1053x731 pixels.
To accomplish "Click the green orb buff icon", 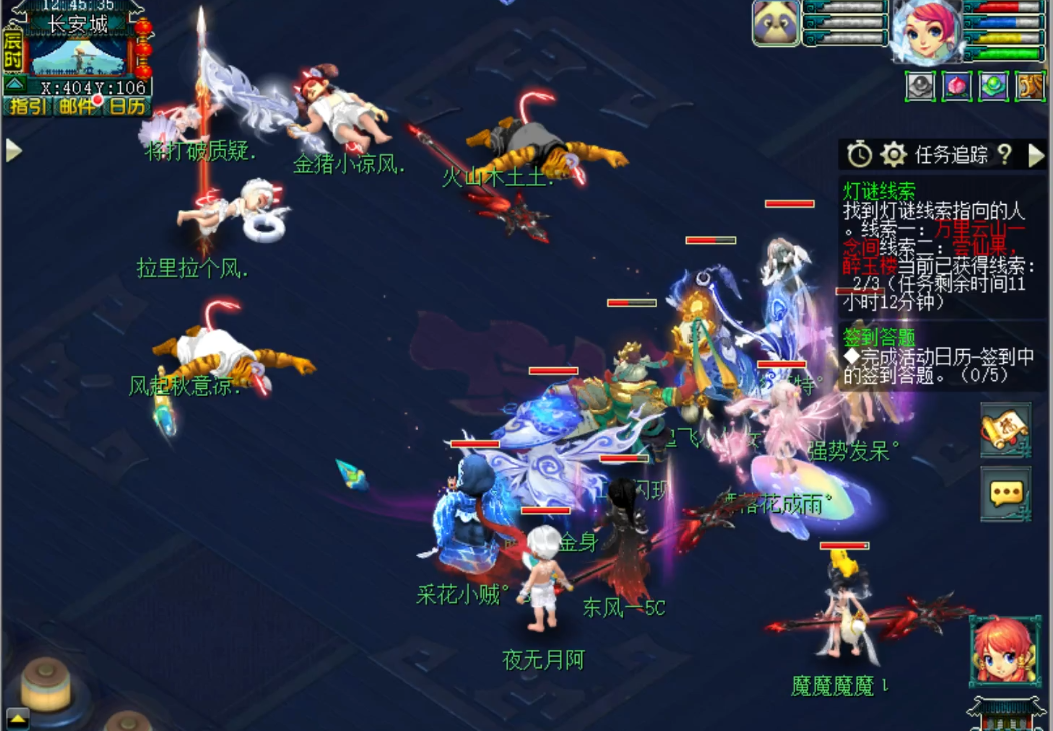I will coord(993,87).
